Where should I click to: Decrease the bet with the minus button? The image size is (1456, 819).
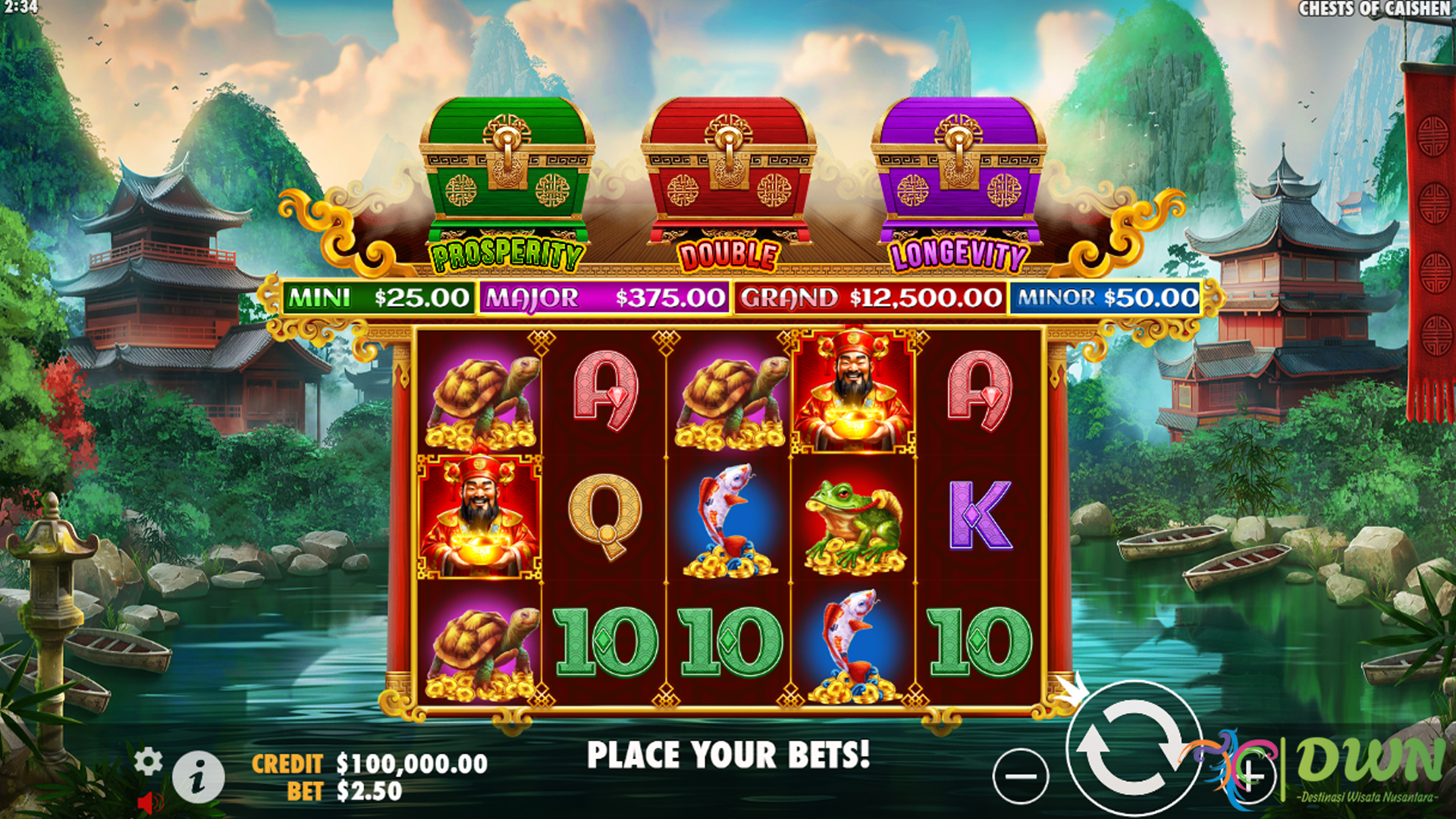click(1021, 777)
